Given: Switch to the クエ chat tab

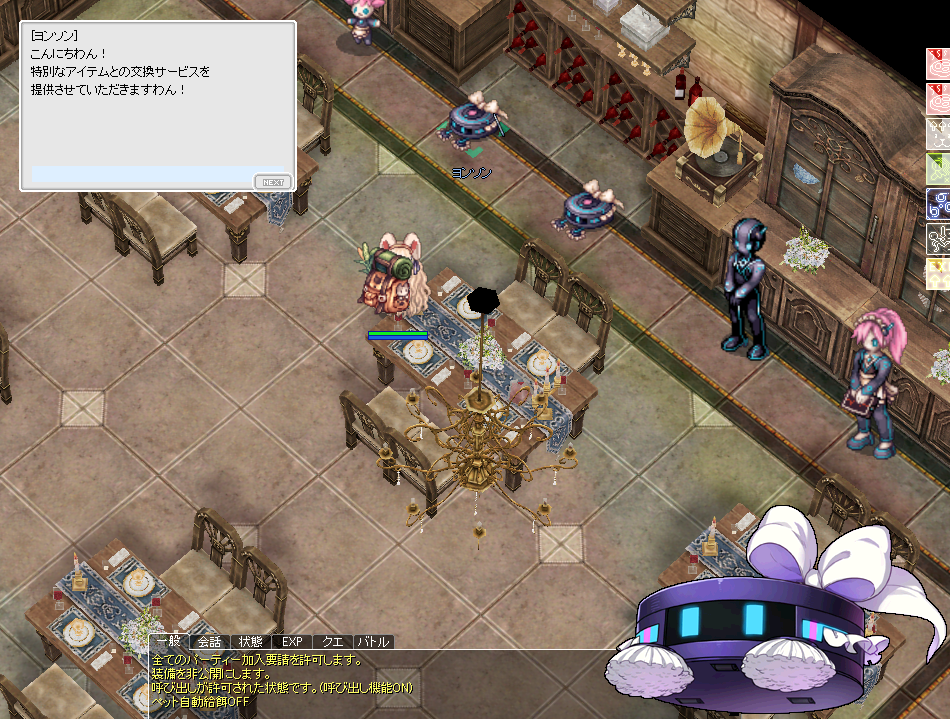Looking at the screenshot, I should [333, 642].
